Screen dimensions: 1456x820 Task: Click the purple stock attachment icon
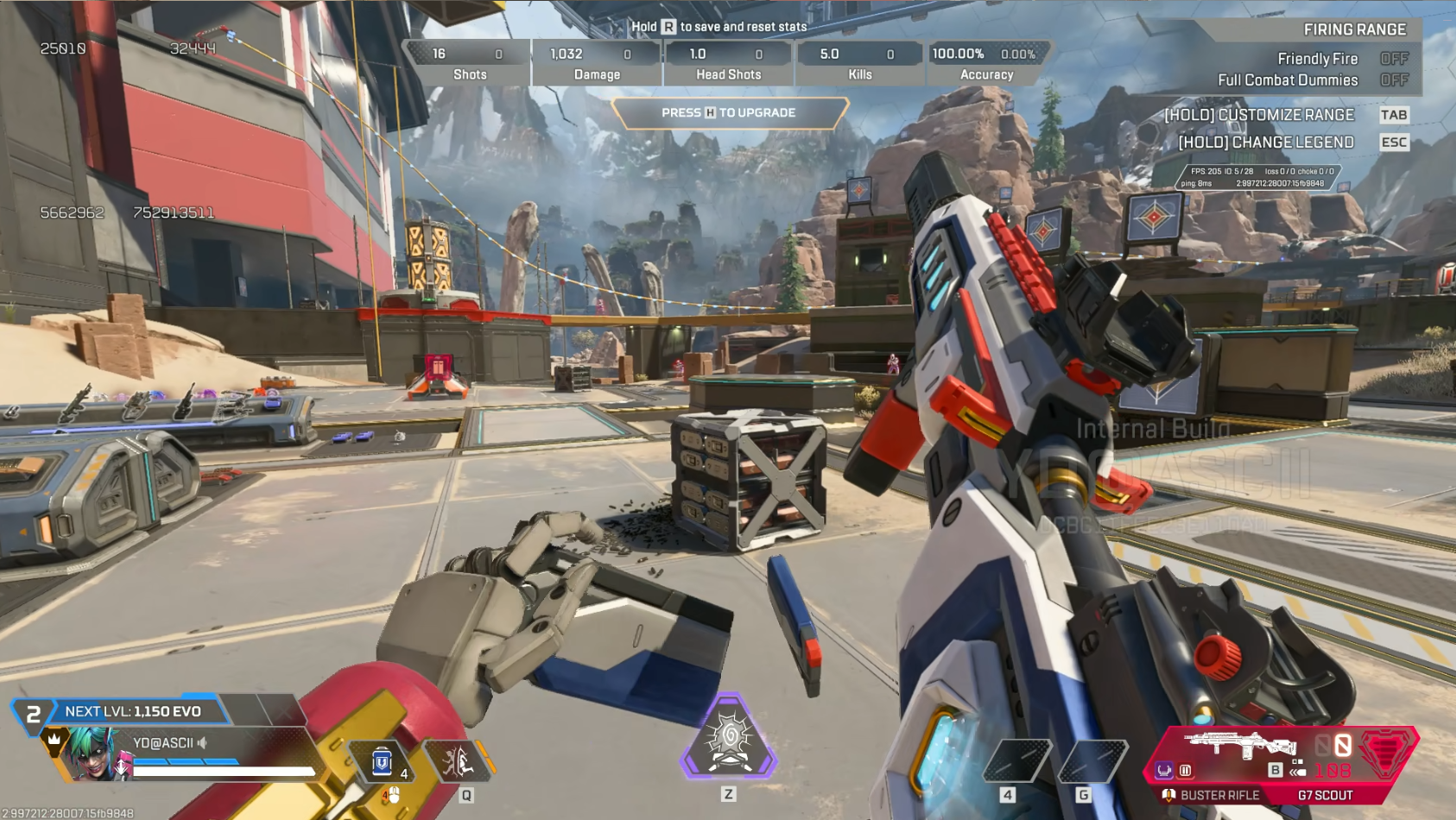[1164, 770]
